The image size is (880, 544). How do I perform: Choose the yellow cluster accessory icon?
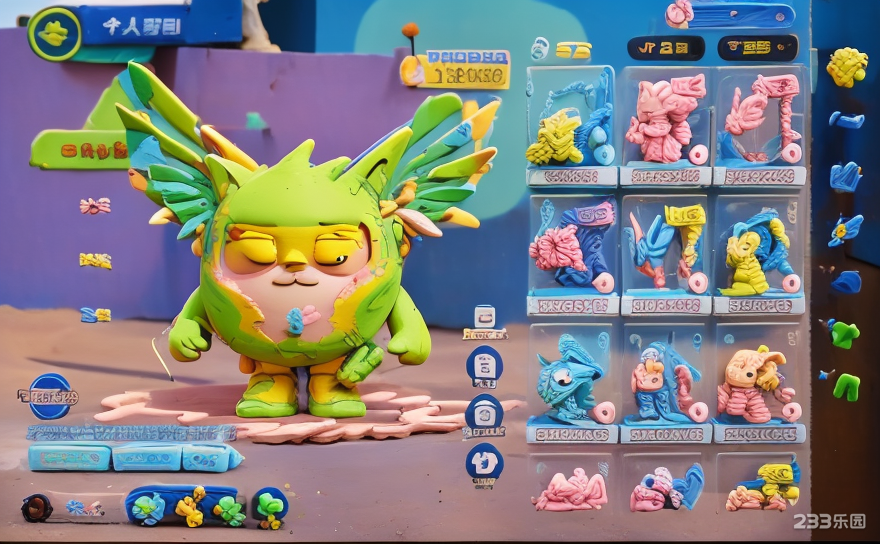click(x=847, y=67)
